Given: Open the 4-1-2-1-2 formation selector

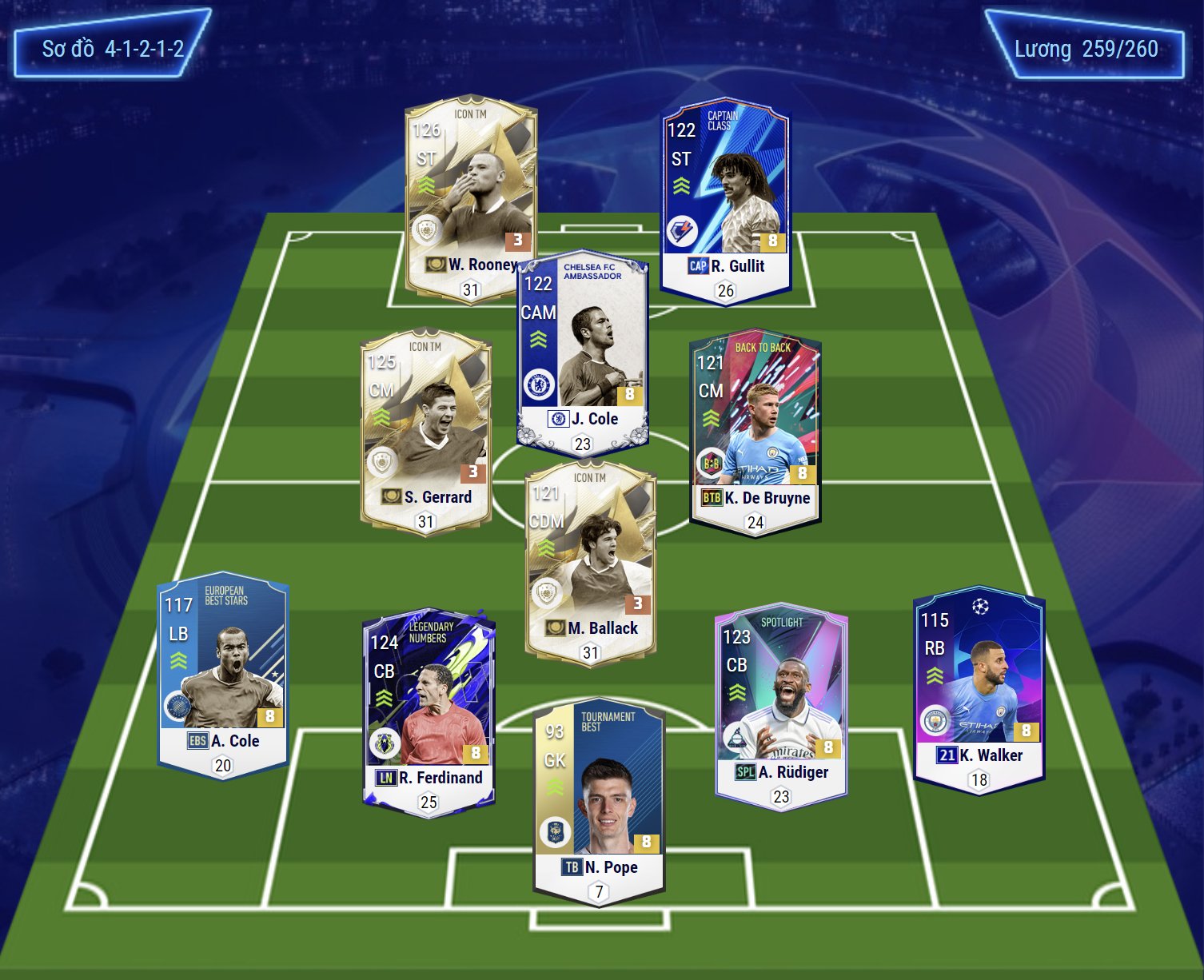Looking at the screenshot, I should (x=113, y=49).
